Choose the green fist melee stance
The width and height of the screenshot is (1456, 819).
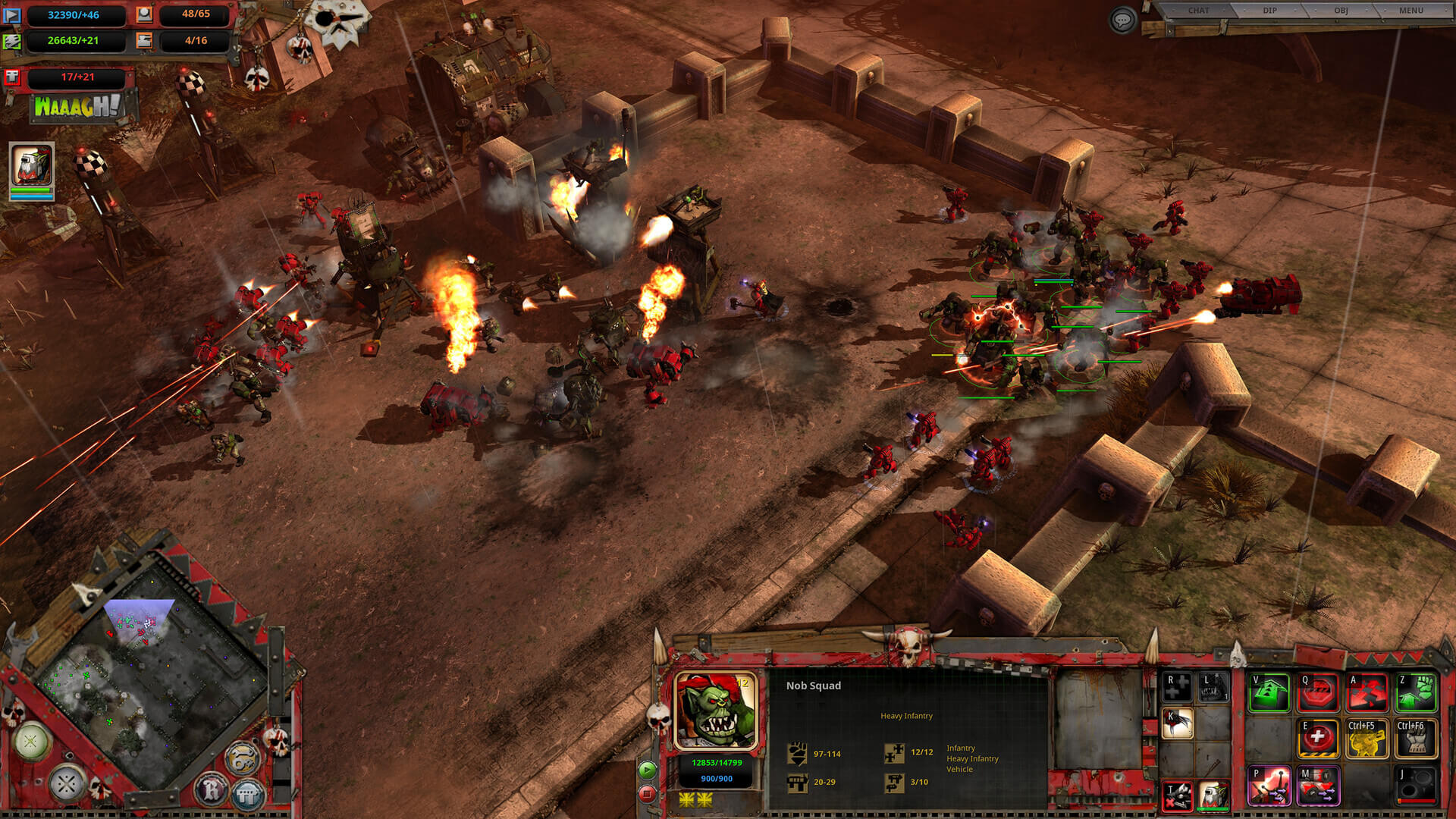pyautogui.click(x=1416, y=693)
